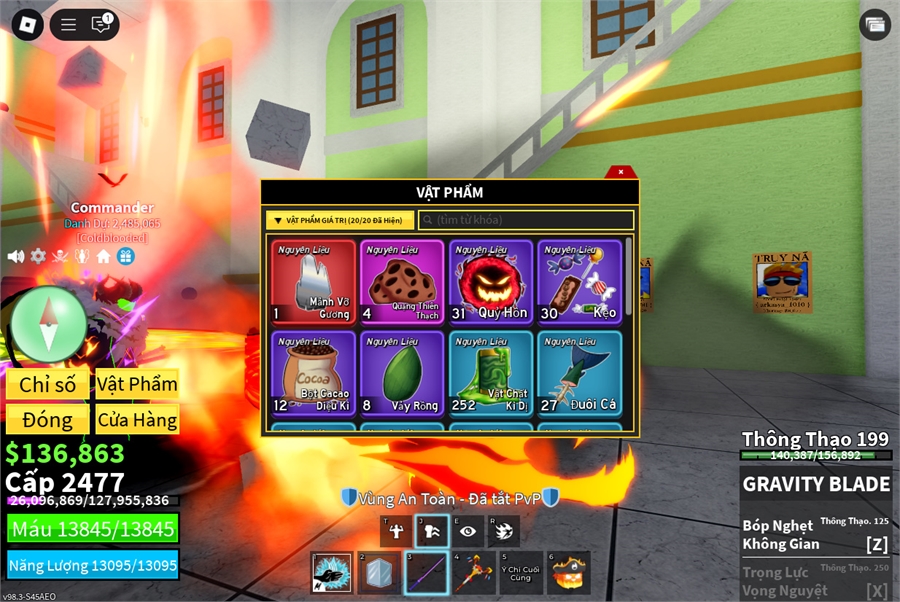Image resolution: width=900 pixels, height=602 pixels.
Task: Select the Vảy Rồng item
Action: [403, 373]
